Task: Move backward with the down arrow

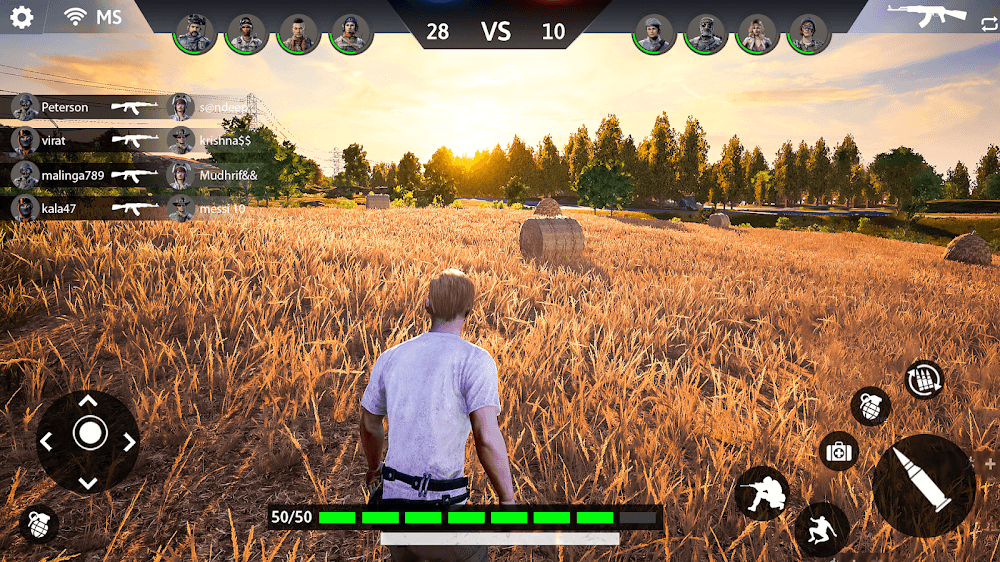Action: pos(88,482)
